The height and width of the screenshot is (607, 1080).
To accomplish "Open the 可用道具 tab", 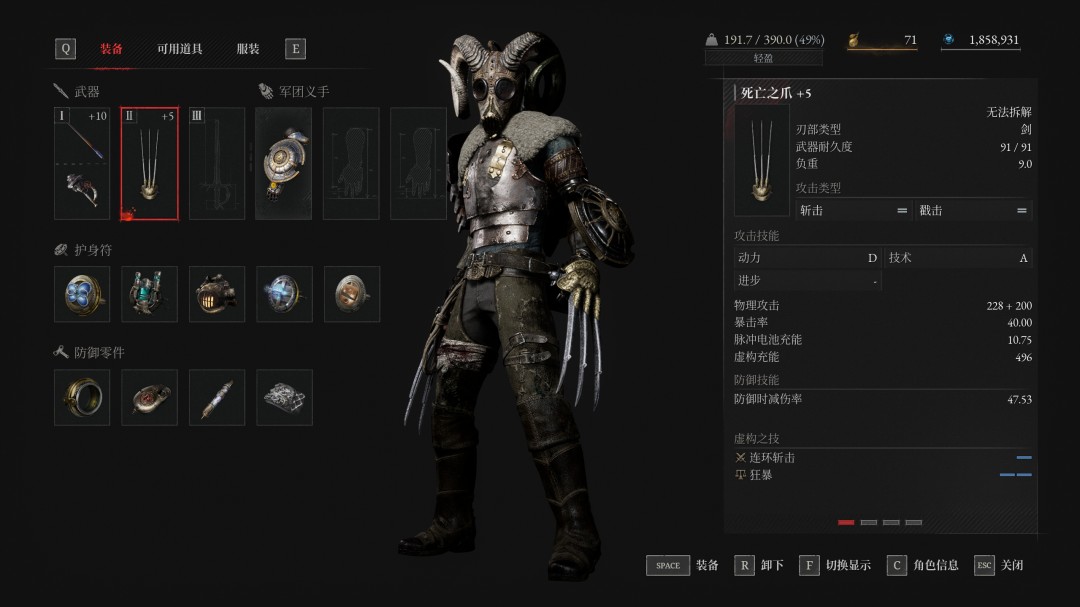I will (179, 49).
